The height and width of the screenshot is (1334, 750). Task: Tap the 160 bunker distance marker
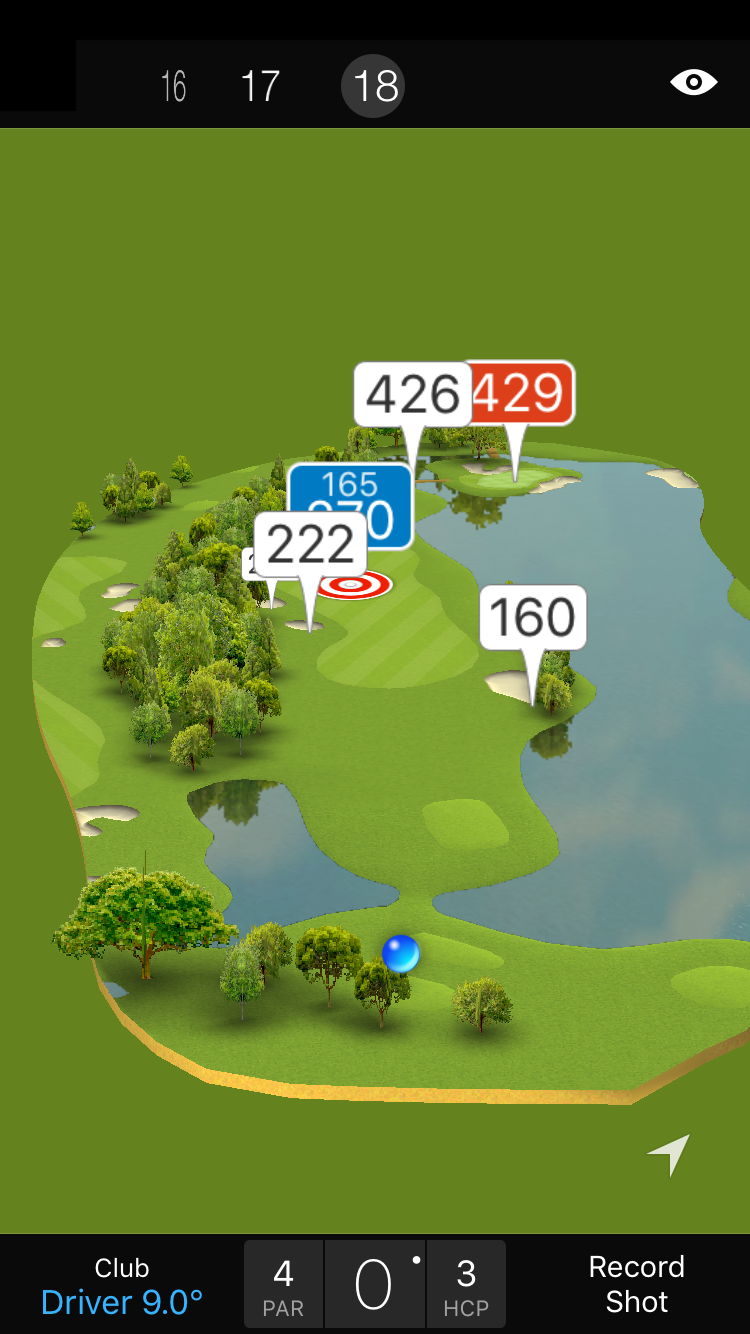click(533, 617)
